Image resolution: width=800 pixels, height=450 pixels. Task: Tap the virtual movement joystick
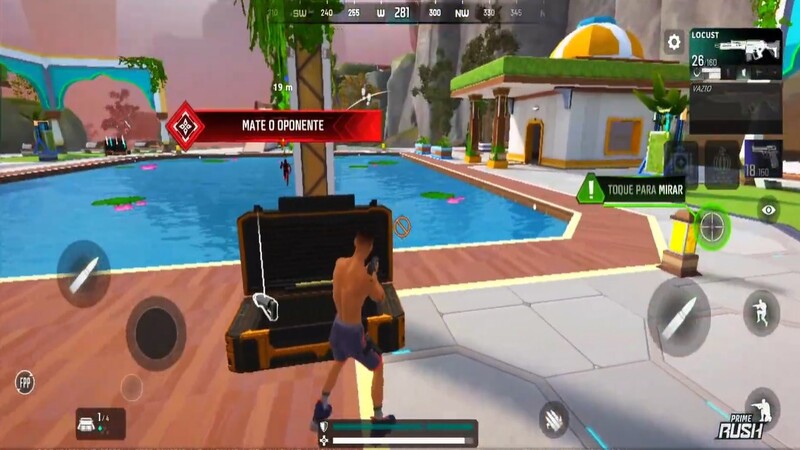[x=156, y=333]
